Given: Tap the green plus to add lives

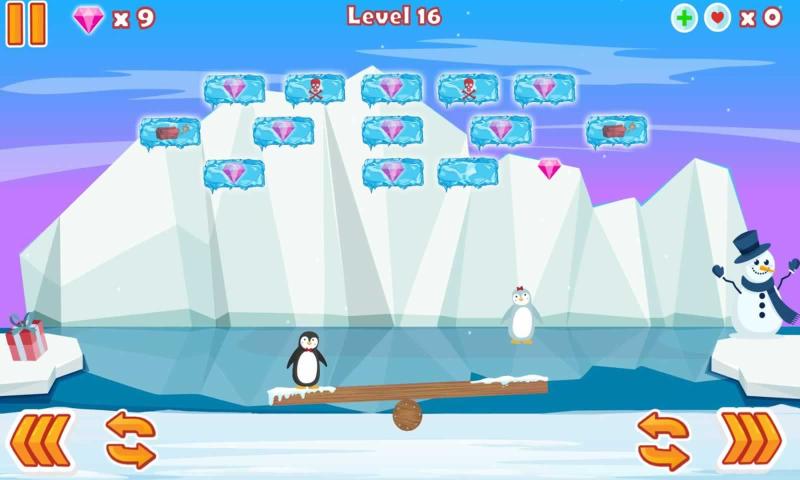Looking at the screenshot, I should [x=684, y=18].
